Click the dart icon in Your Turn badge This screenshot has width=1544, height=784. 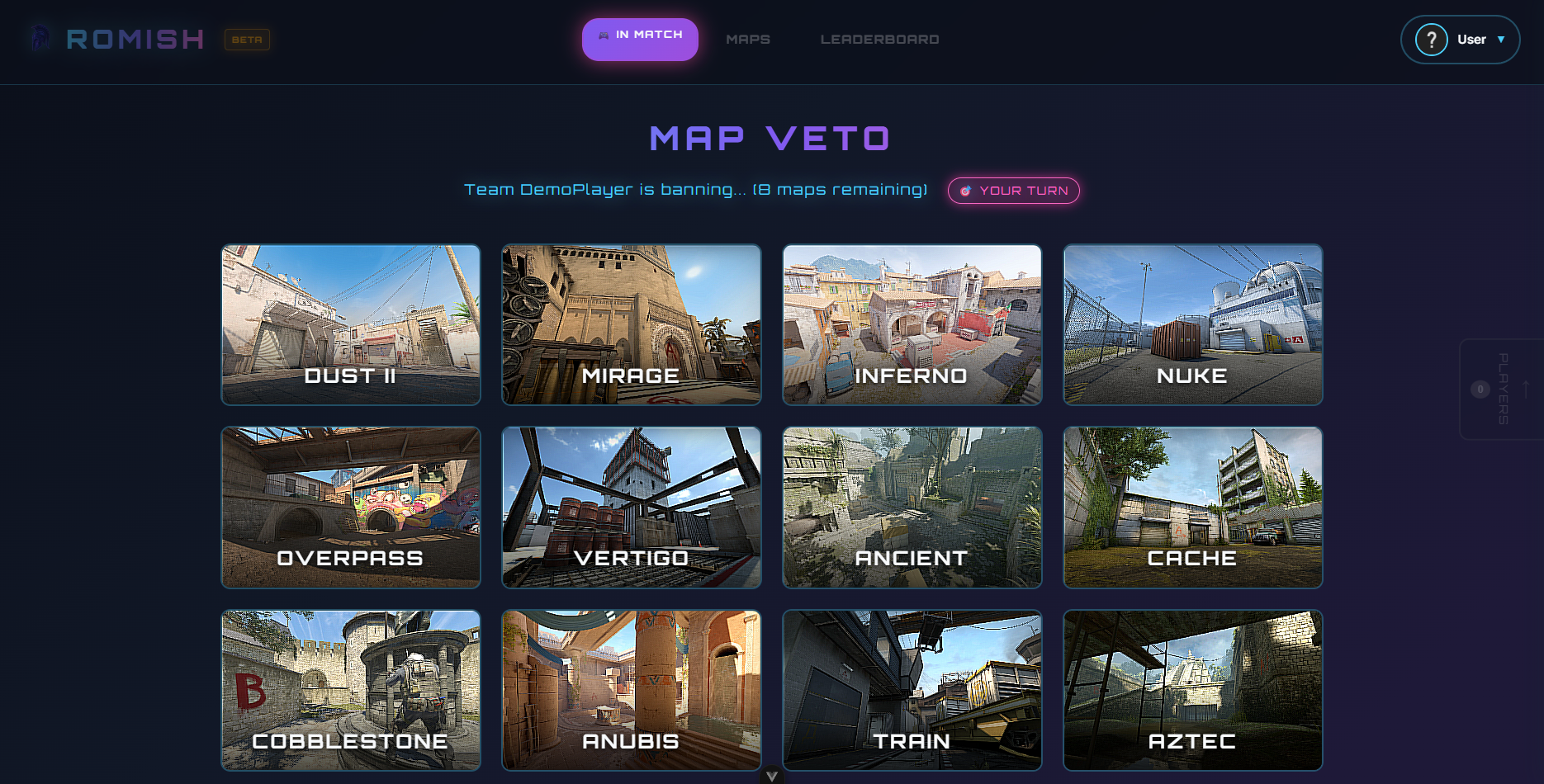coord(966,191)
